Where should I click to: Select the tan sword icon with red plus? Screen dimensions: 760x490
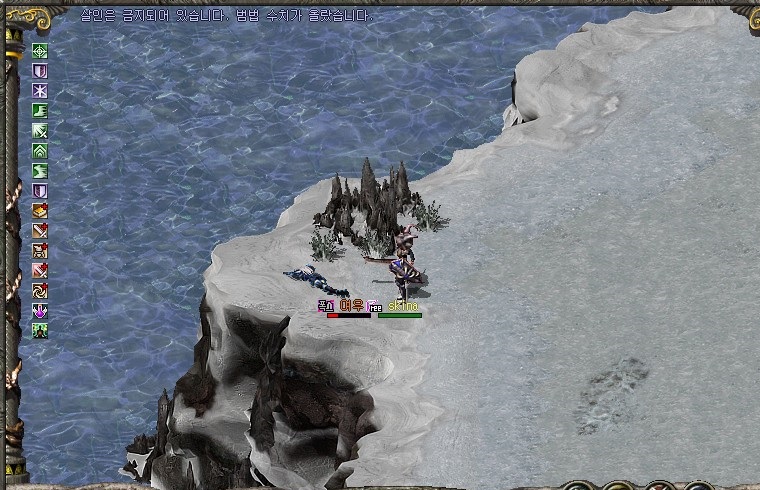(x=40, y=231)
